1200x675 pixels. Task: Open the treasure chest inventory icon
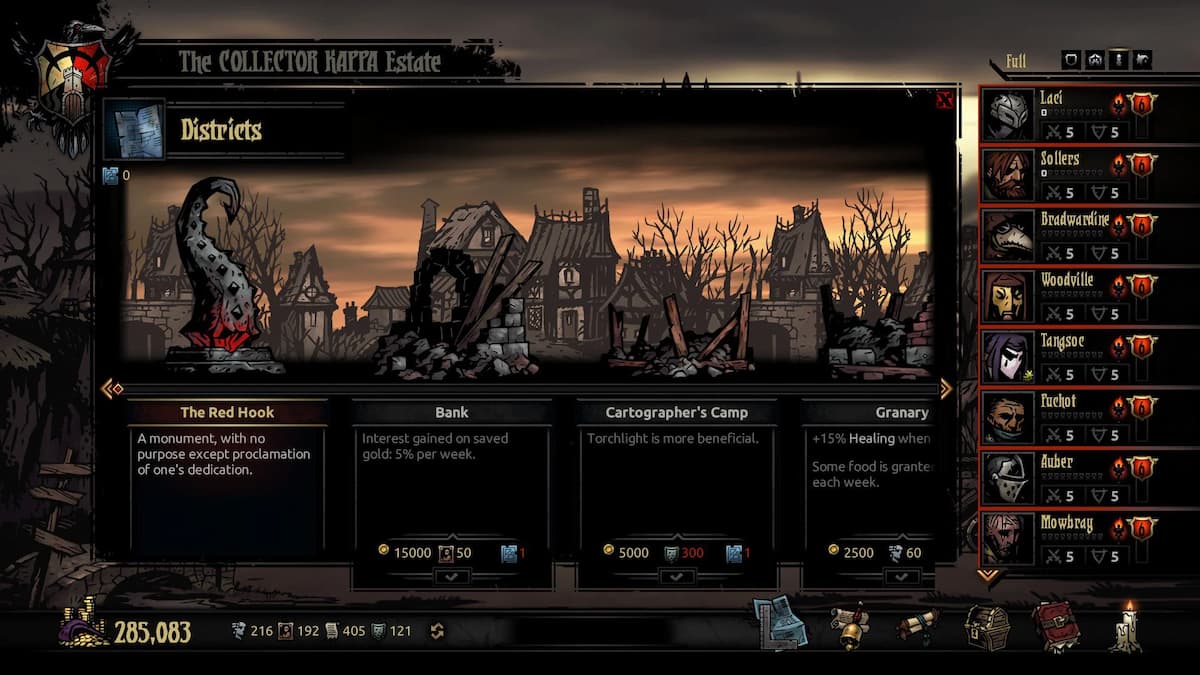[985, 627]
